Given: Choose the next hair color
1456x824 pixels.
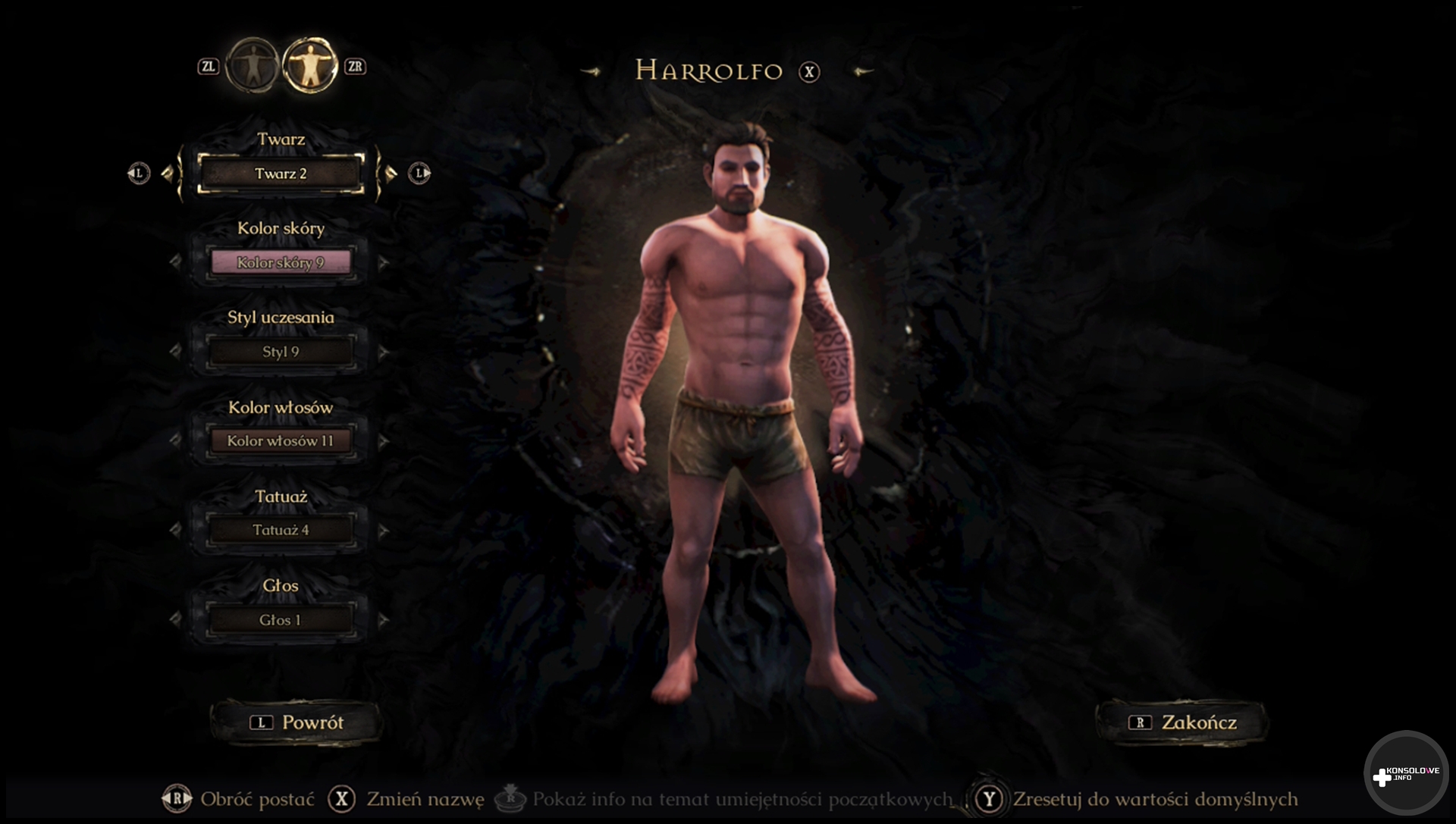Looking at the screenshot, I should (x=384, y=440).
